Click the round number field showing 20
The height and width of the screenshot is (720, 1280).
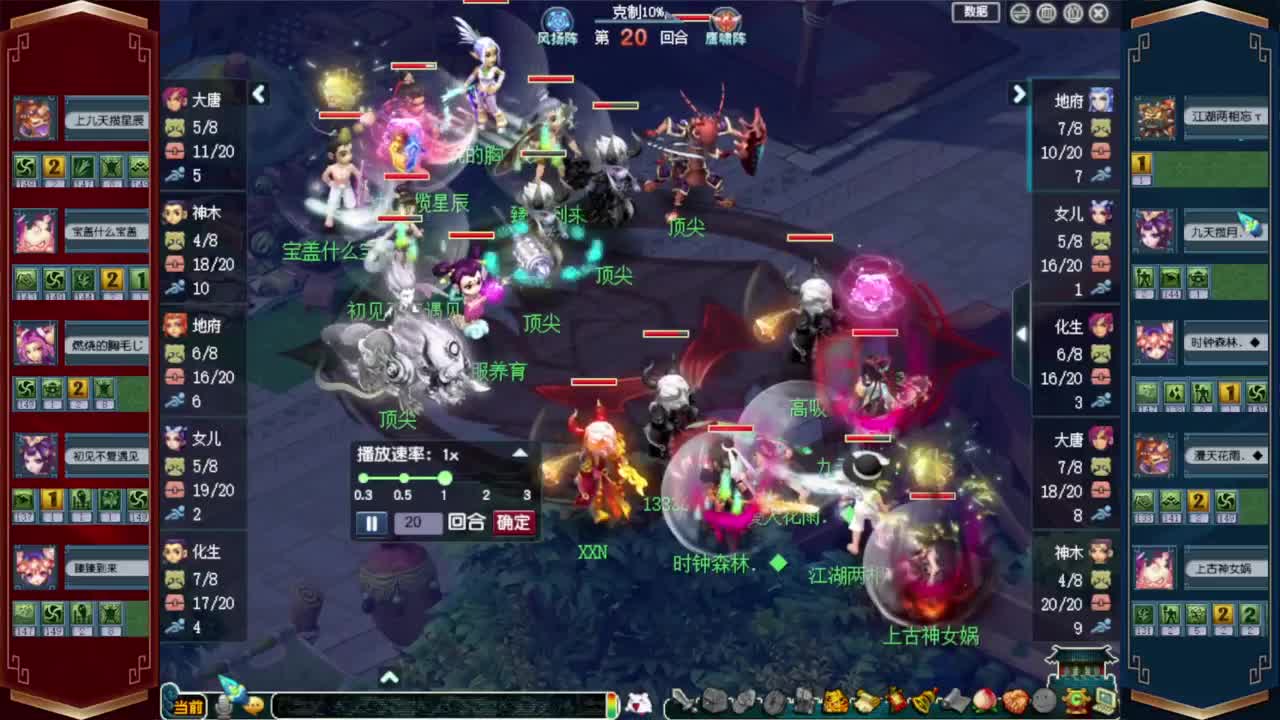click(x=416, y=522)
